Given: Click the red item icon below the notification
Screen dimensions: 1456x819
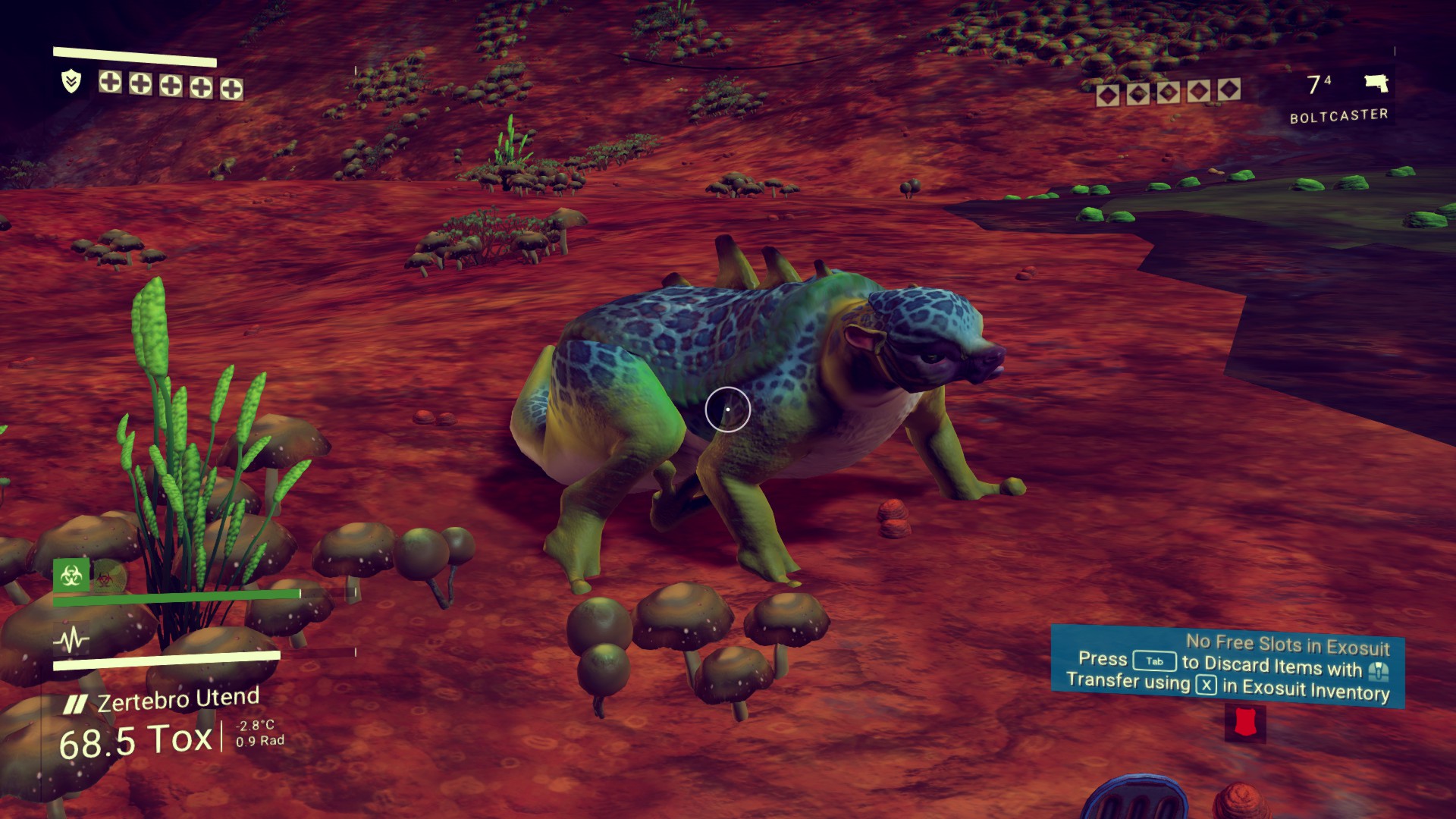Looking at the screenshot, I should 1245,723.
